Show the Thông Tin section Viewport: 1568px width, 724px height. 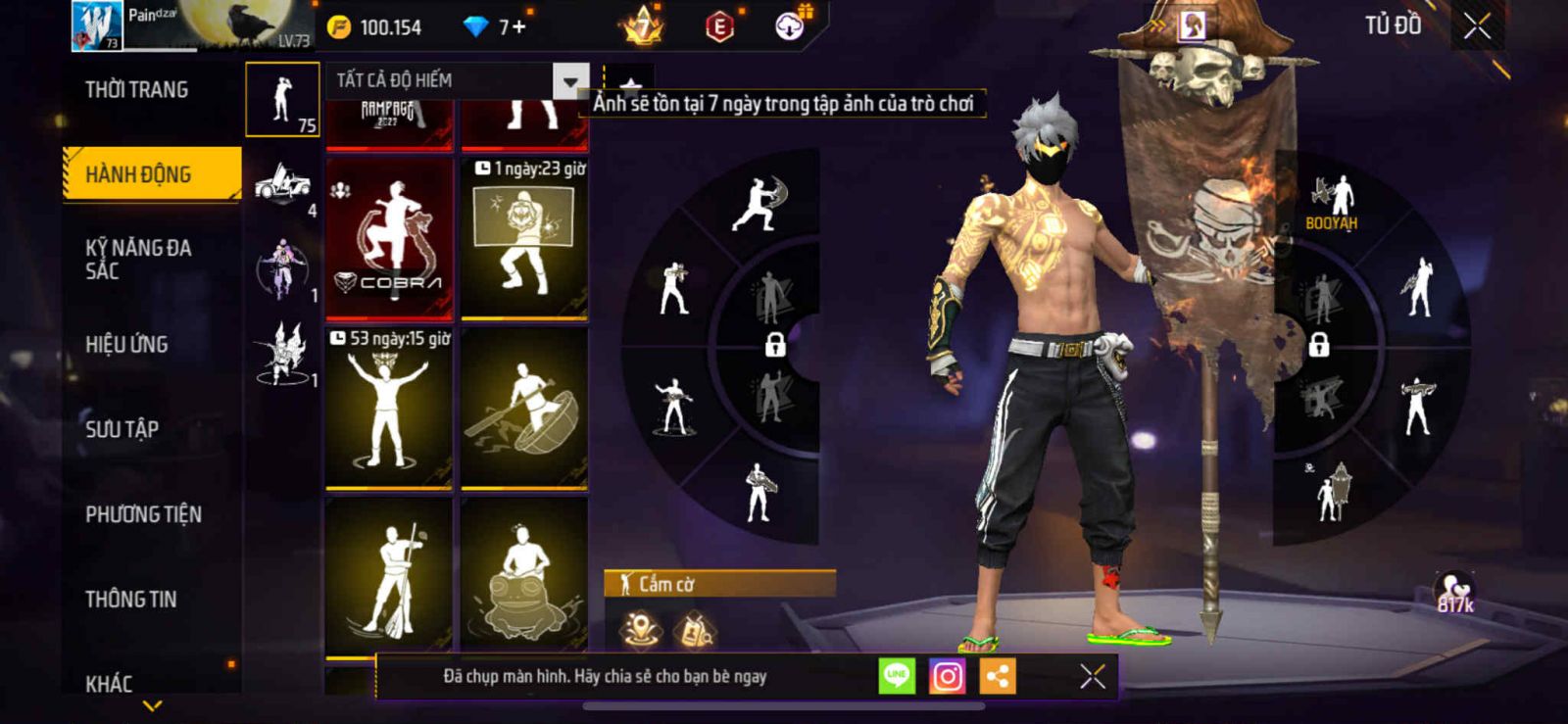click(131, 599)
